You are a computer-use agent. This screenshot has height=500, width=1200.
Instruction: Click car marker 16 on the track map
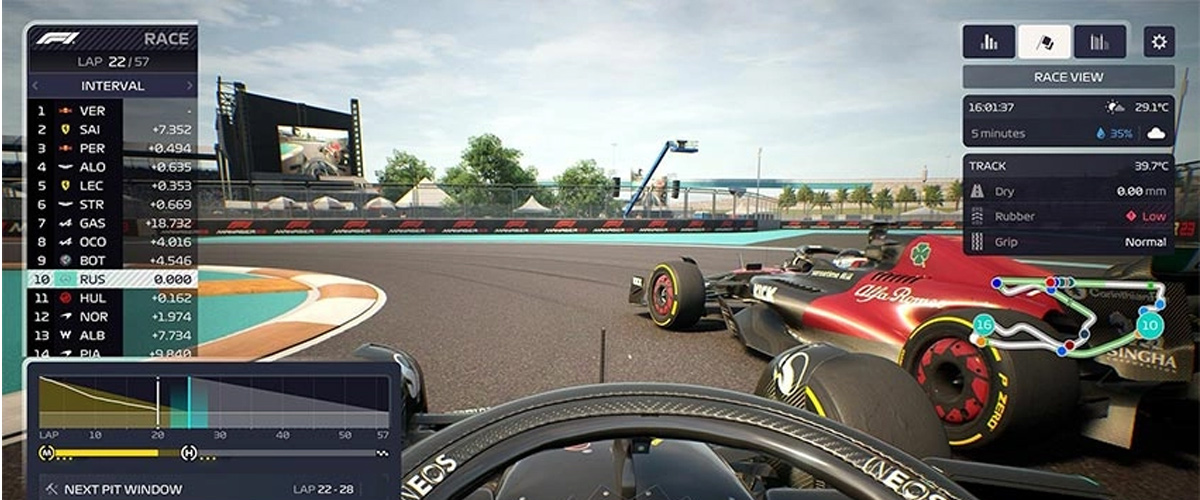tap(983, 326)
